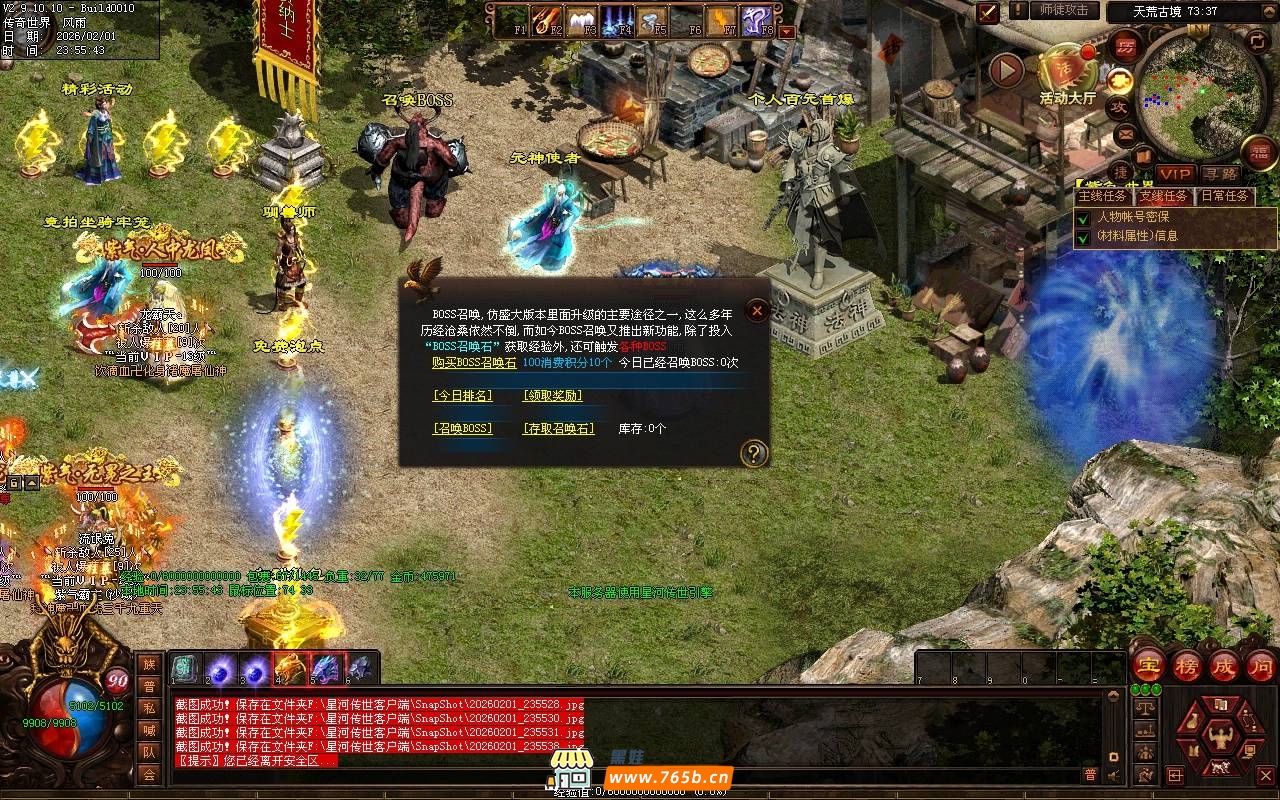Switch to the 日常任务 tab

[x=1225, y=196]
